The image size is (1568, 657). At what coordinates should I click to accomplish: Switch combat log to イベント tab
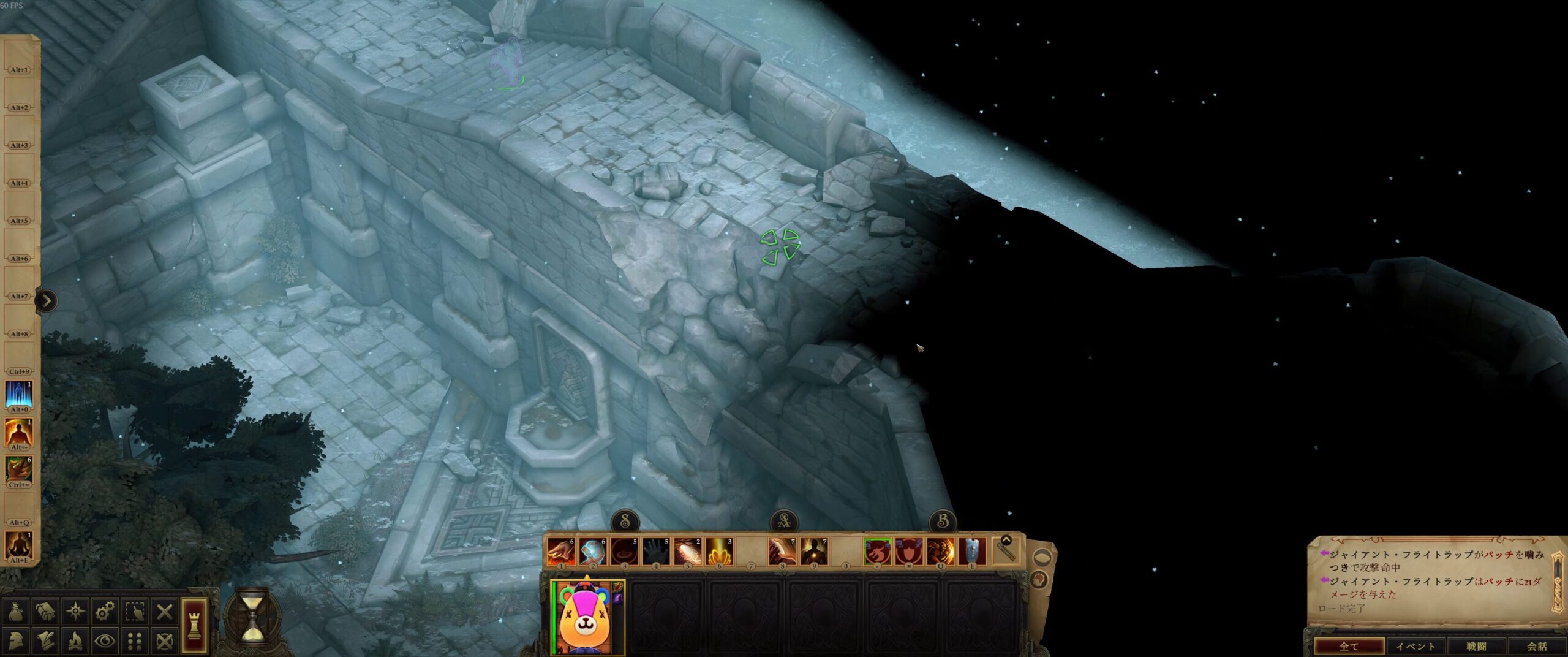point(1415,646)
